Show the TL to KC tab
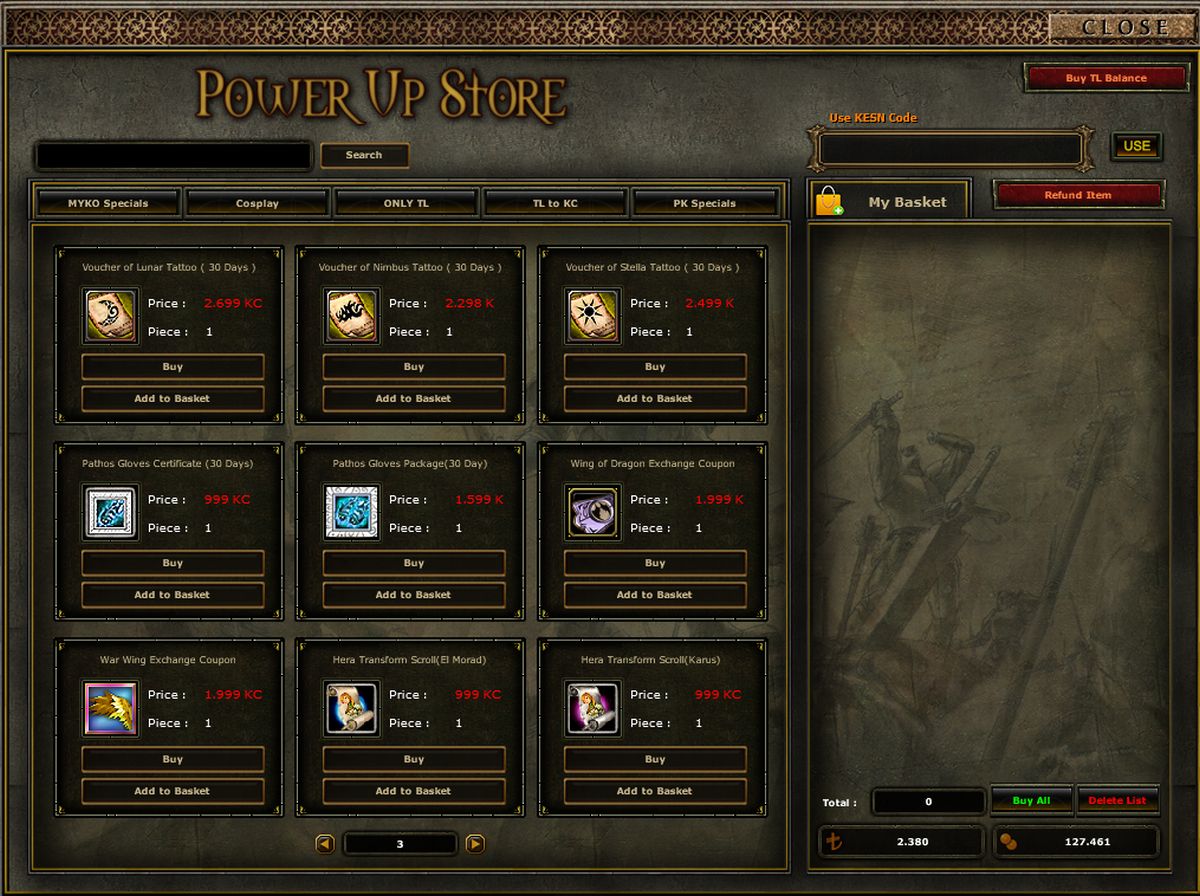Viewport: 1200px width, 896px height. (555, 203)
